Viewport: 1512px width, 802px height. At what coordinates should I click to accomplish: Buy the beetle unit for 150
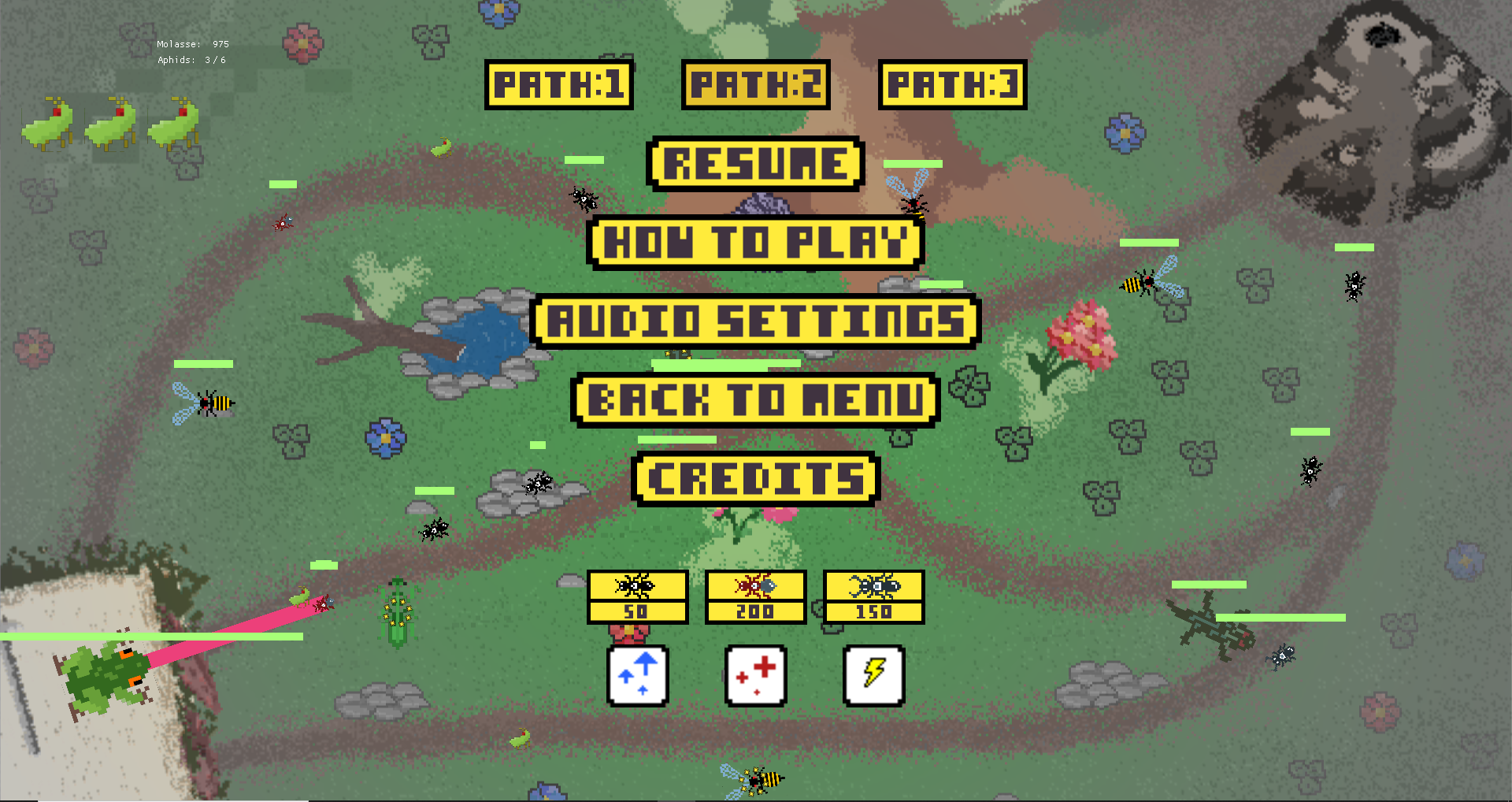(x=873, y=597)
